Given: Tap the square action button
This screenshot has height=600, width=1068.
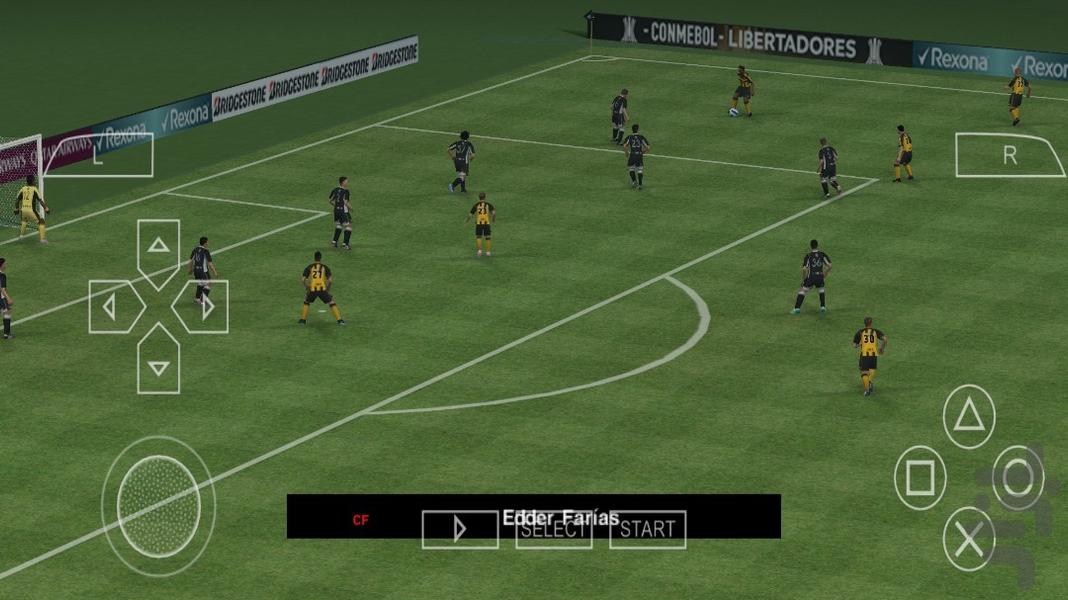Looking at the screenshot, I should click(x=920, y=478).
